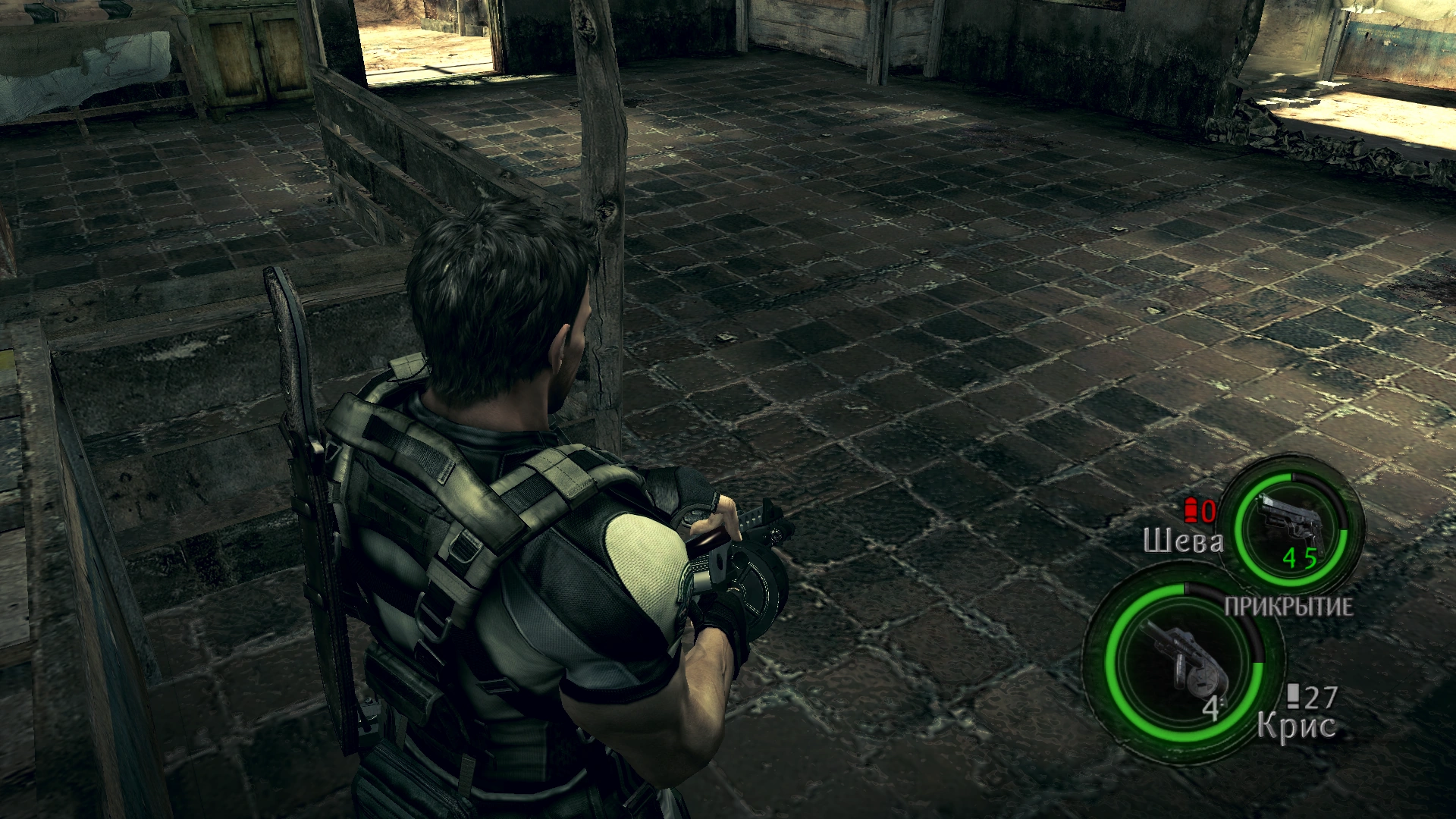Click Sheva's pistol weapon icon

pos(1290,523)
